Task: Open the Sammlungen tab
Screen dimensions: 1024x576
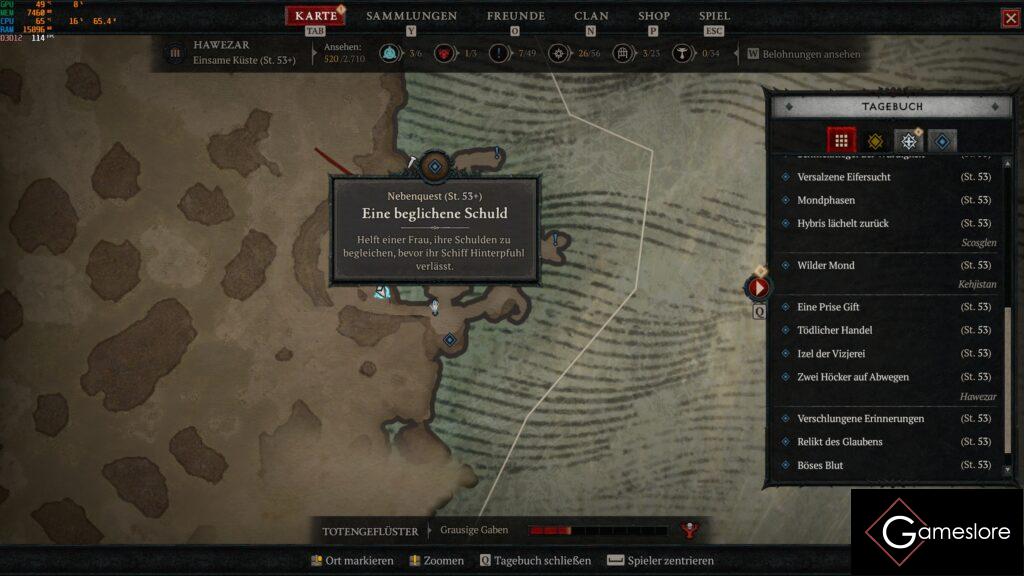Action: pos(411,16)
